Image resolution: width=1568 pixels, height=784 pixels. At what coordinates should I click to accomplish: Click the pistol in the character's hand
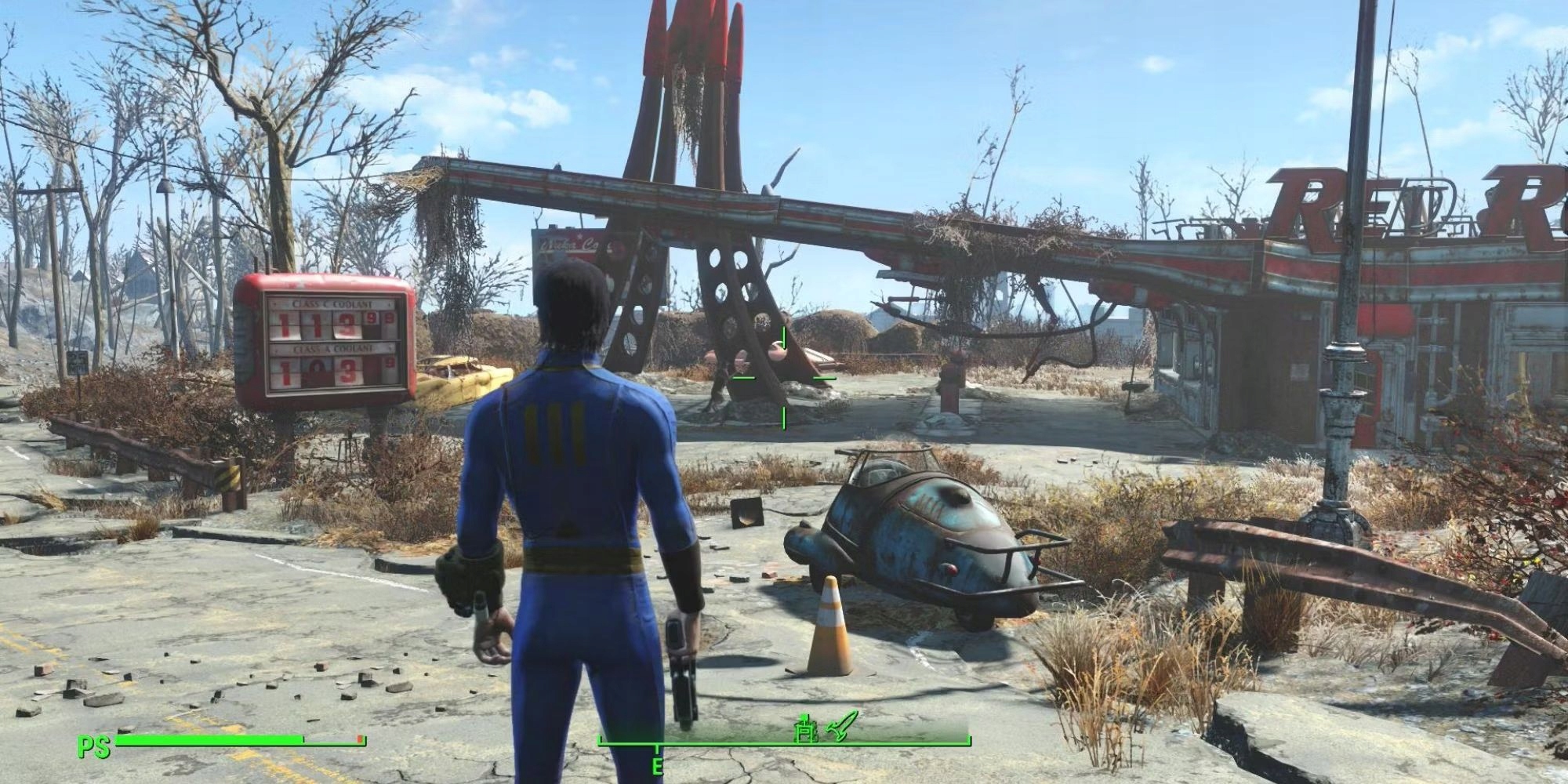coord(684,682)
